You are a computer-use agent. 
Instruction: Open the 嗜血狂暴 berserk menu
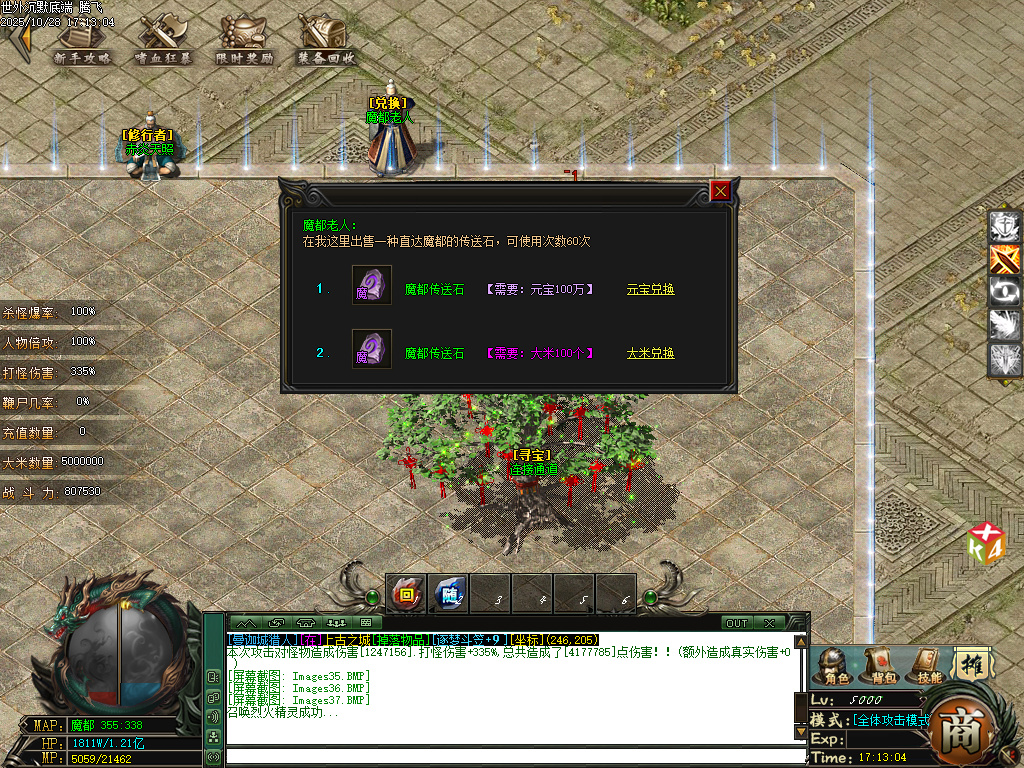164,42
